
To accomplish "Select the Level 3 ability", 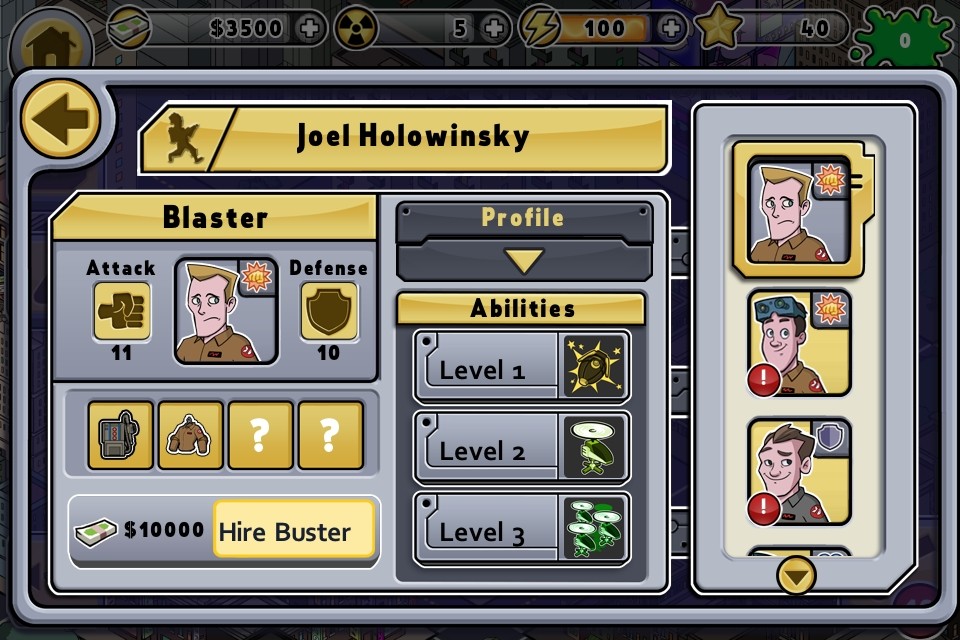I will pyautogui.click(x=521, y=529).
